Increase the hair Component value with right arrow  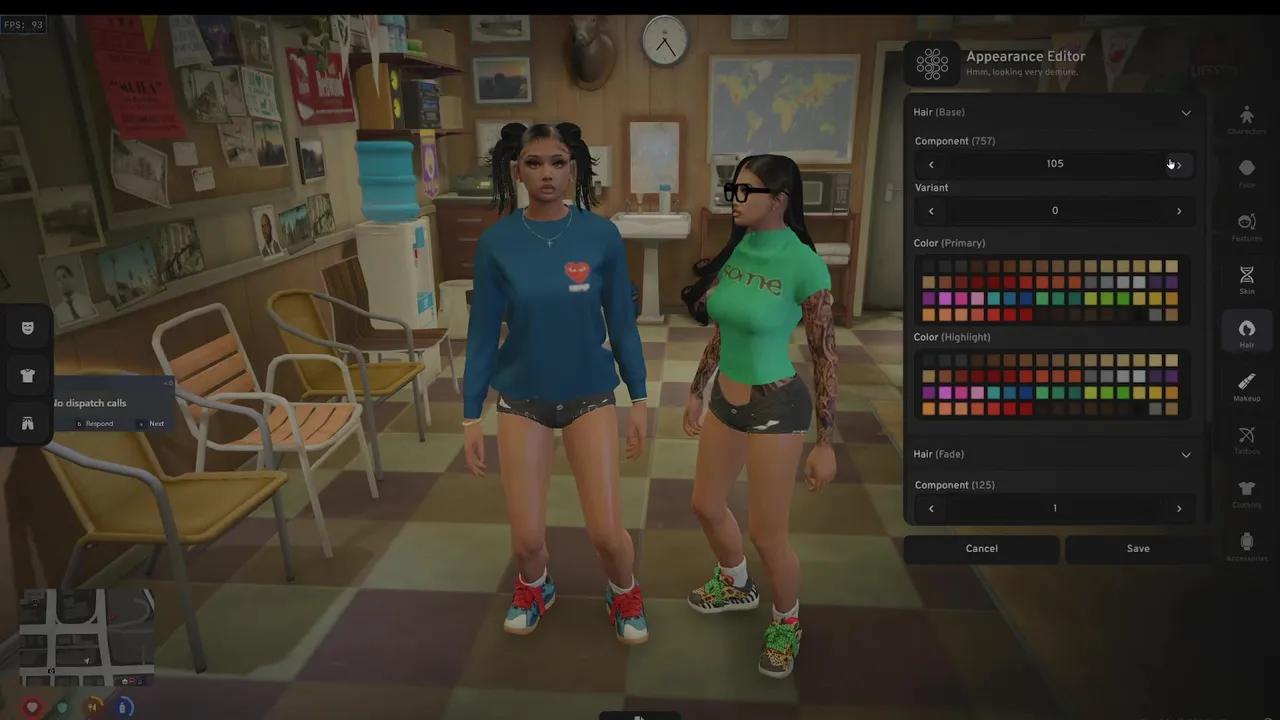1178,163
